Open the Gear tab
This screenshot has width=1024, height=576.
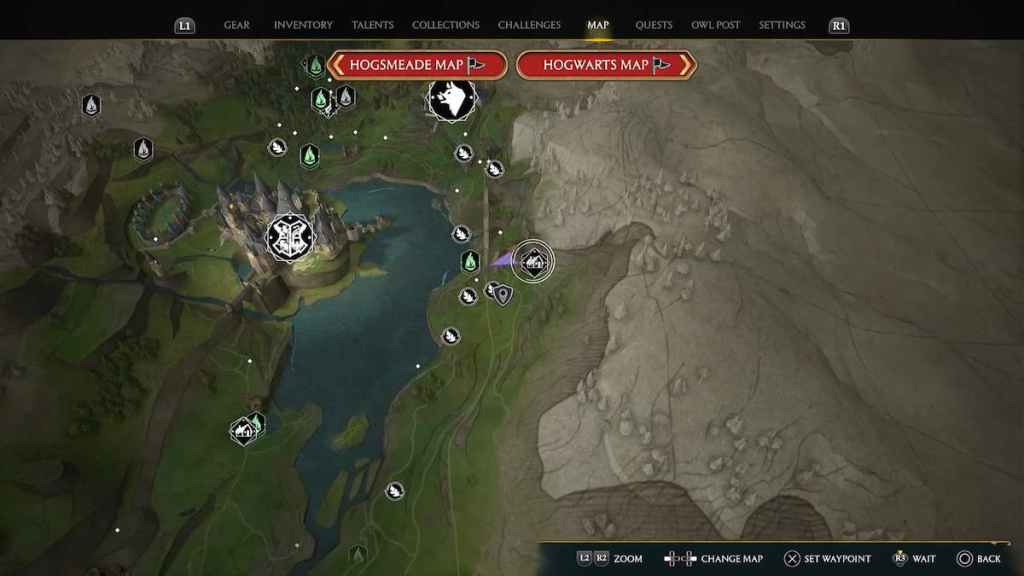[x=237, y=25]
